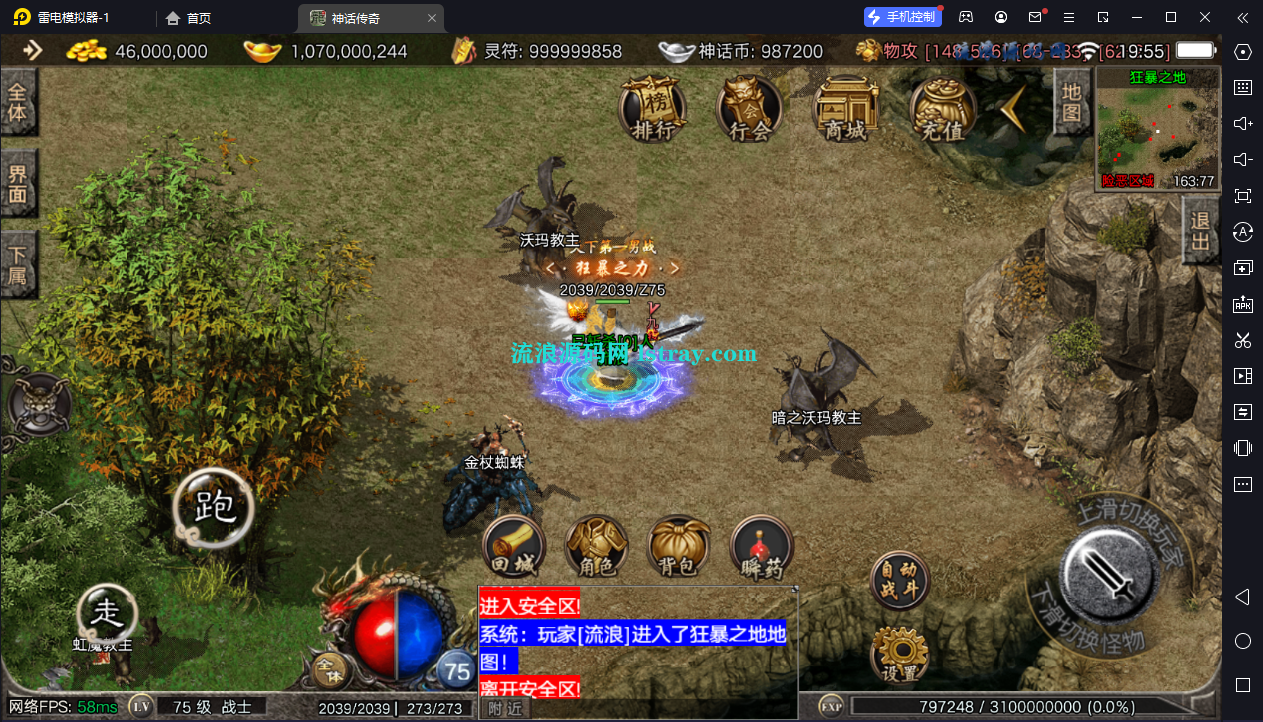Image resolution: width=1263 pixels, height=722 pixels.
Task: Select the 下属 side tab
Action: pos(18,264)
